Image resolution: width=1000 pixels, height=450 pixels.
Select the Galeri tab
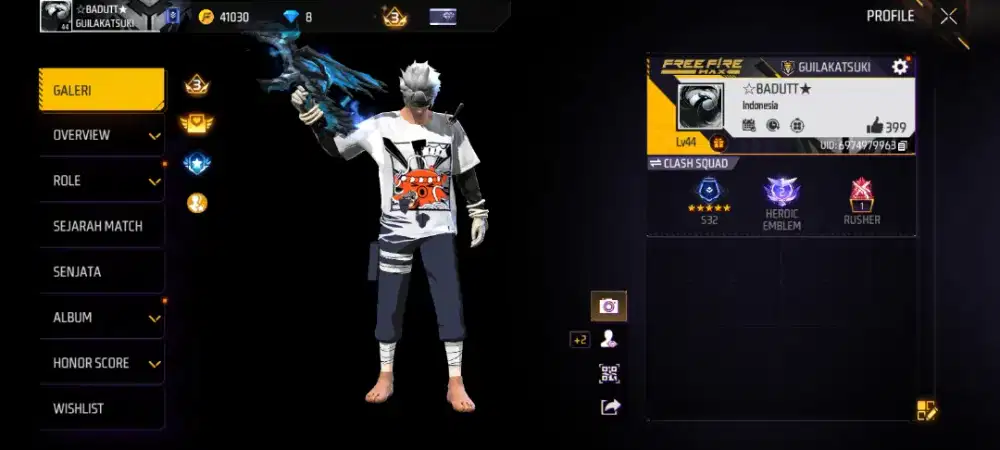pos(101,90)
